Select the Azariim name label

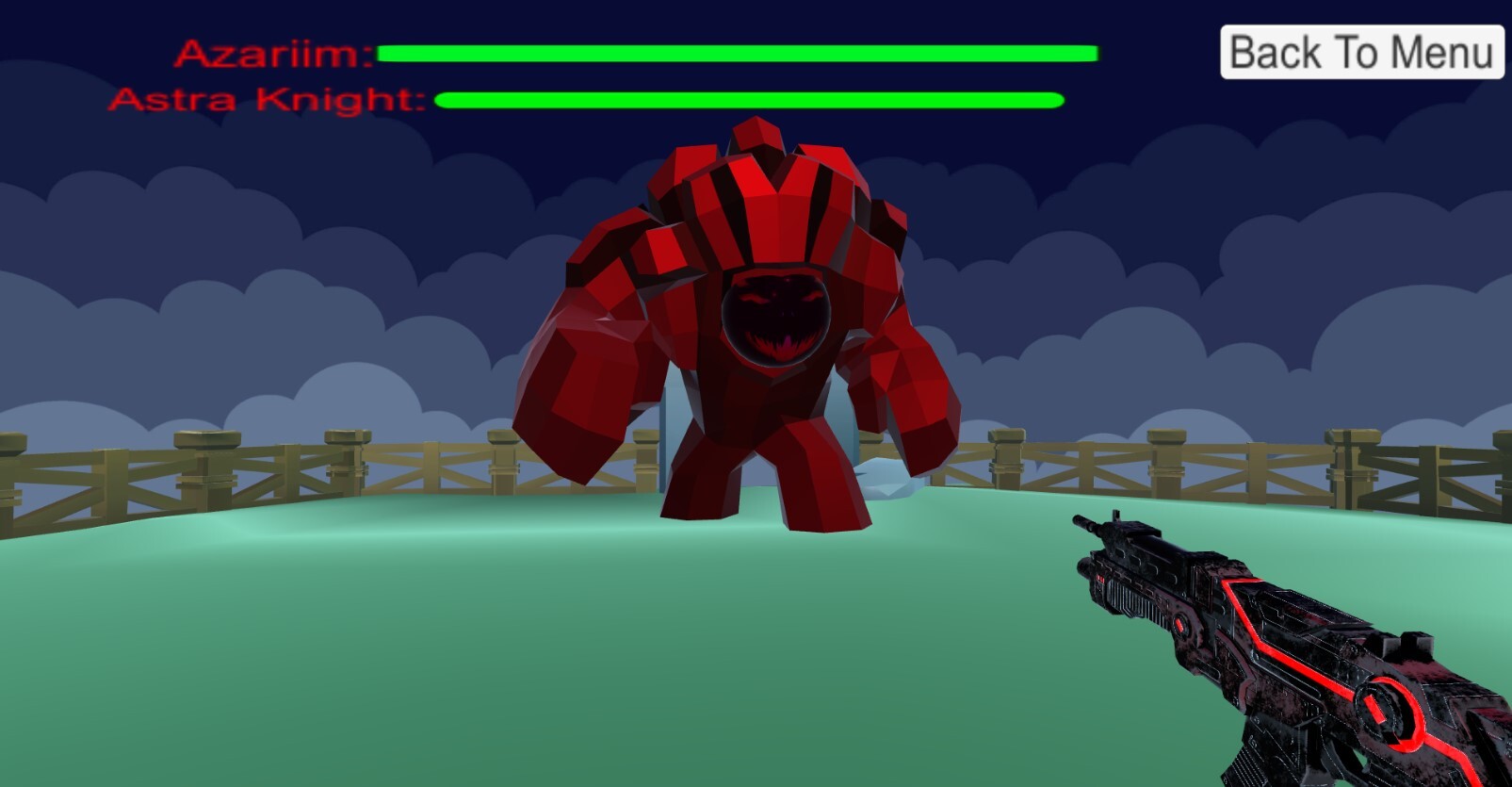(x=271, y=54)
